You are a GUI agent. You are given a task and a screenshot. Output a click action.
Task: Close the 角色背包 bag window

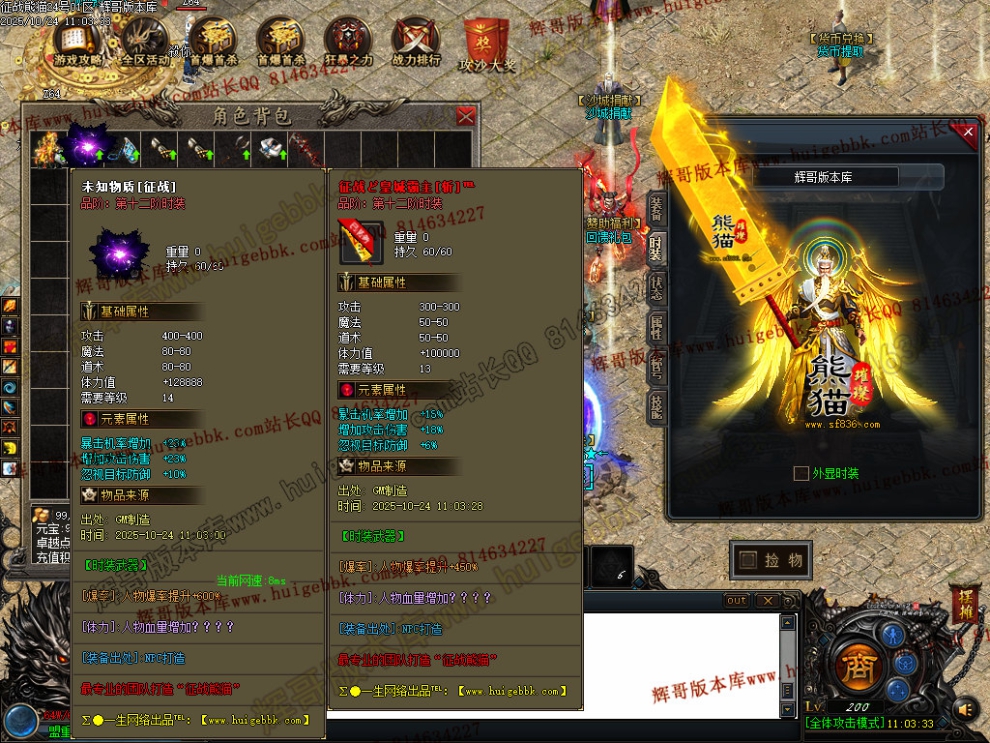click(x=465, y=116)
